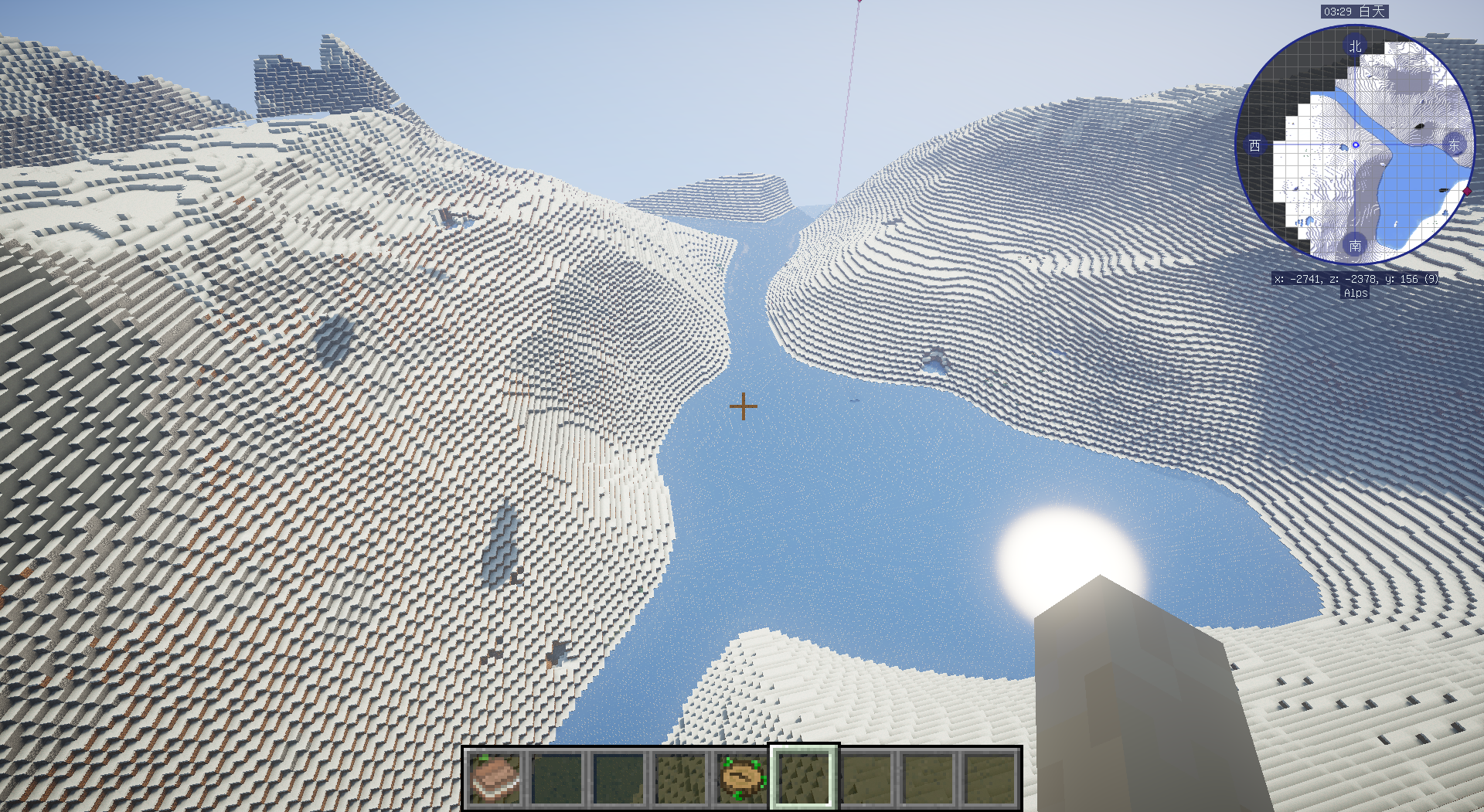This screenshot has width=1484, height=812.
Task: Click the east (东) marker on minimap
Action: pyautogui.click(x=1454, y=145)
